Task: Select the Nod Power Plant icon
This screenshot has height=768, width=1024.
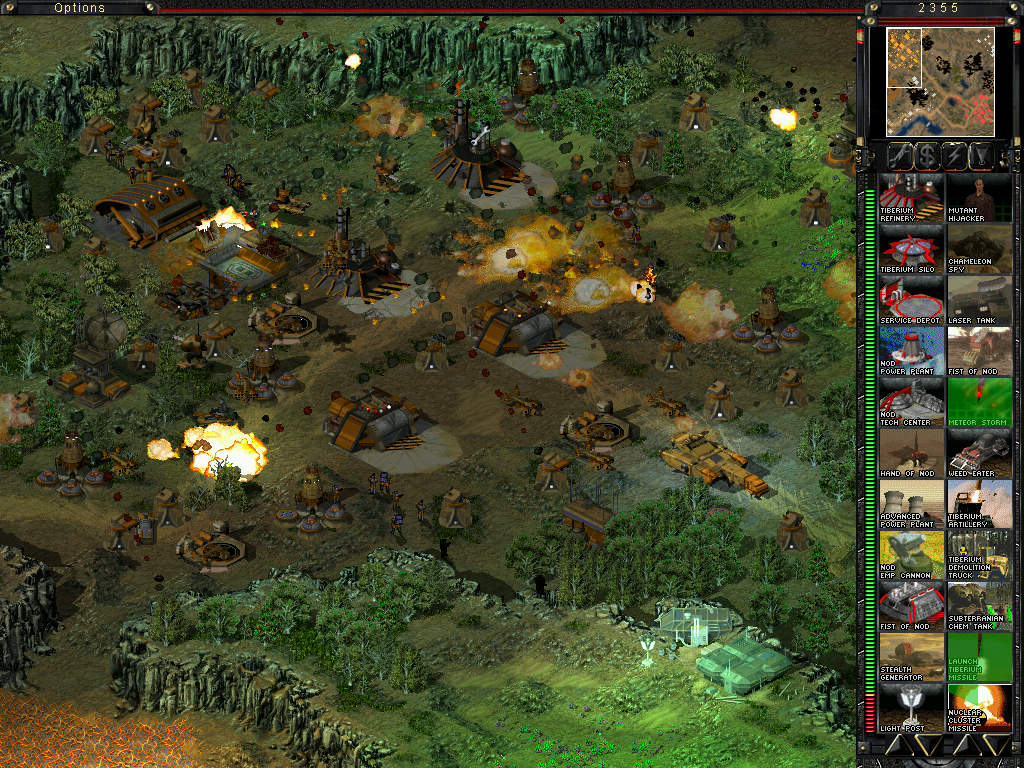Action: click(911, 351)
